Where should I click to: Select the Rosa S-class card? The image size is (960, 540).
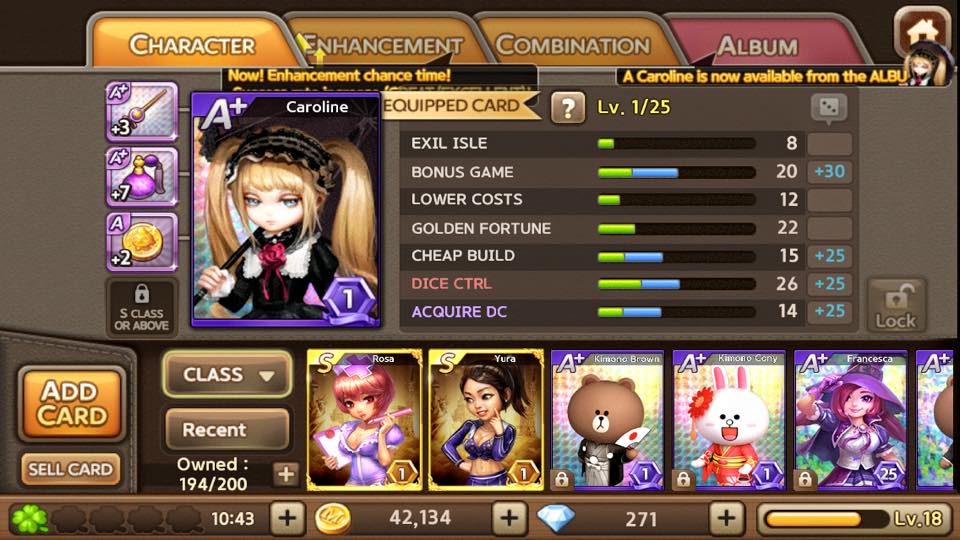coord(364,420)
